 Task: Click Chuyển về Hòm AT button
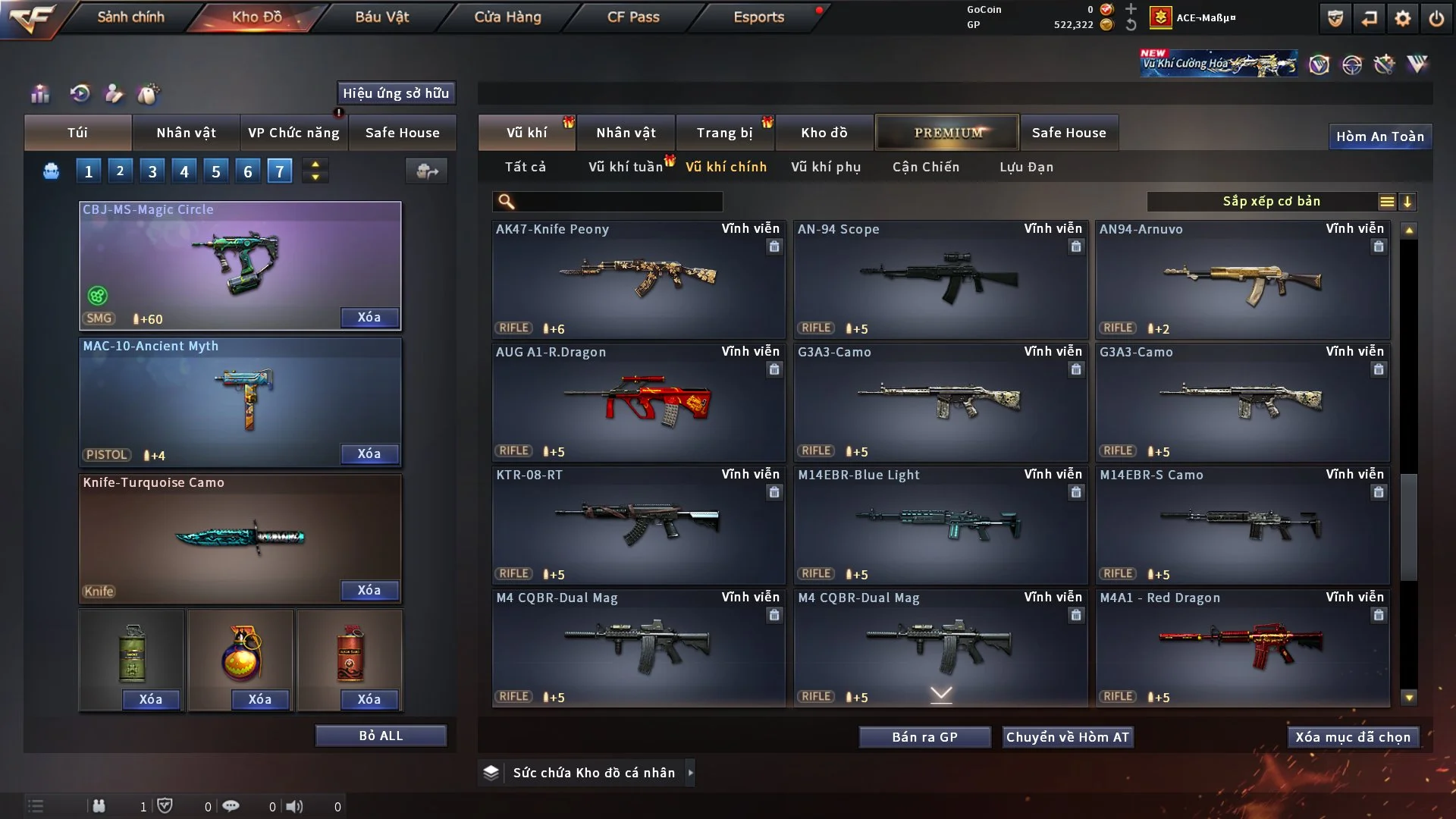point(1068,737)
